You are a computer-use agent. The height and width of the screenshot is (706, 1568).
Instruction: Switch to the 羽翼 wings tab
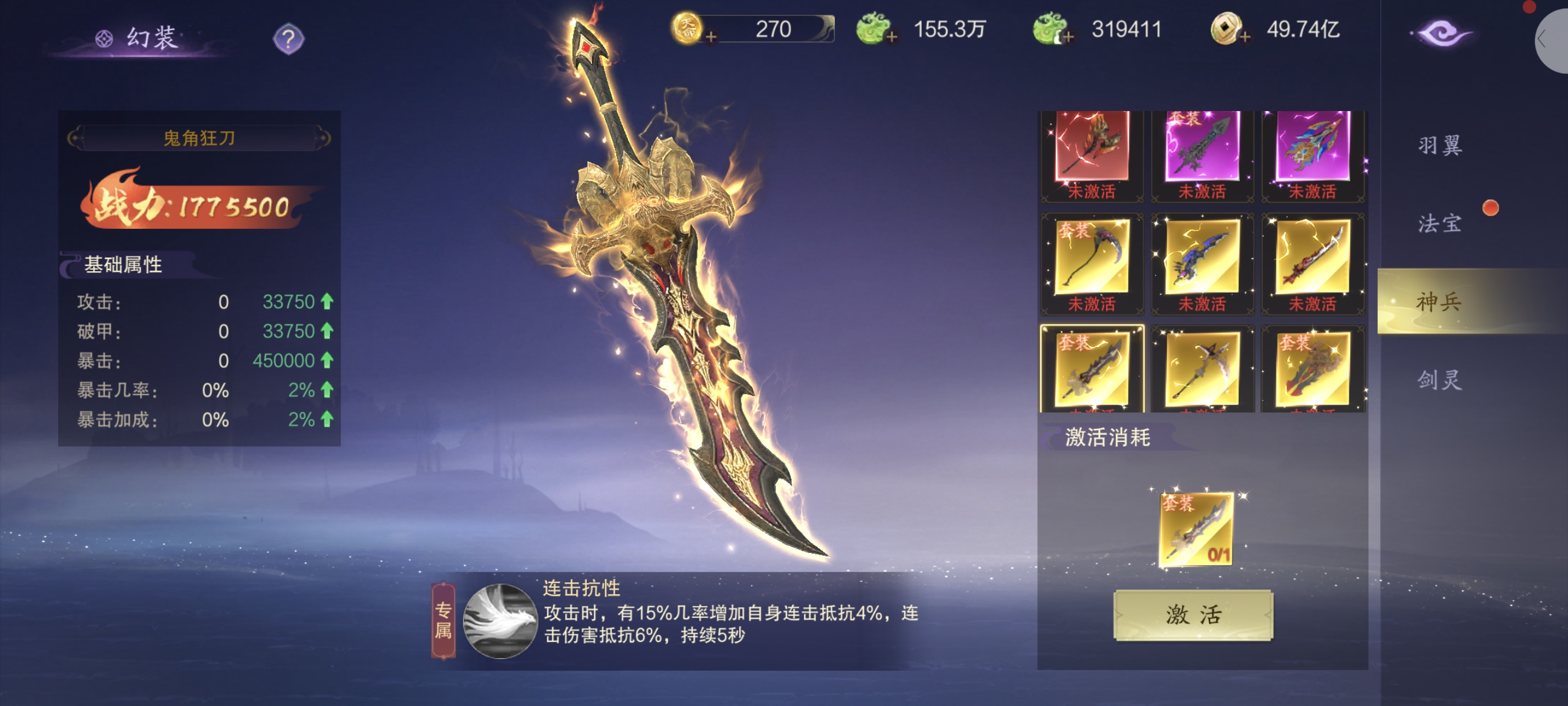click(1440, 146)
